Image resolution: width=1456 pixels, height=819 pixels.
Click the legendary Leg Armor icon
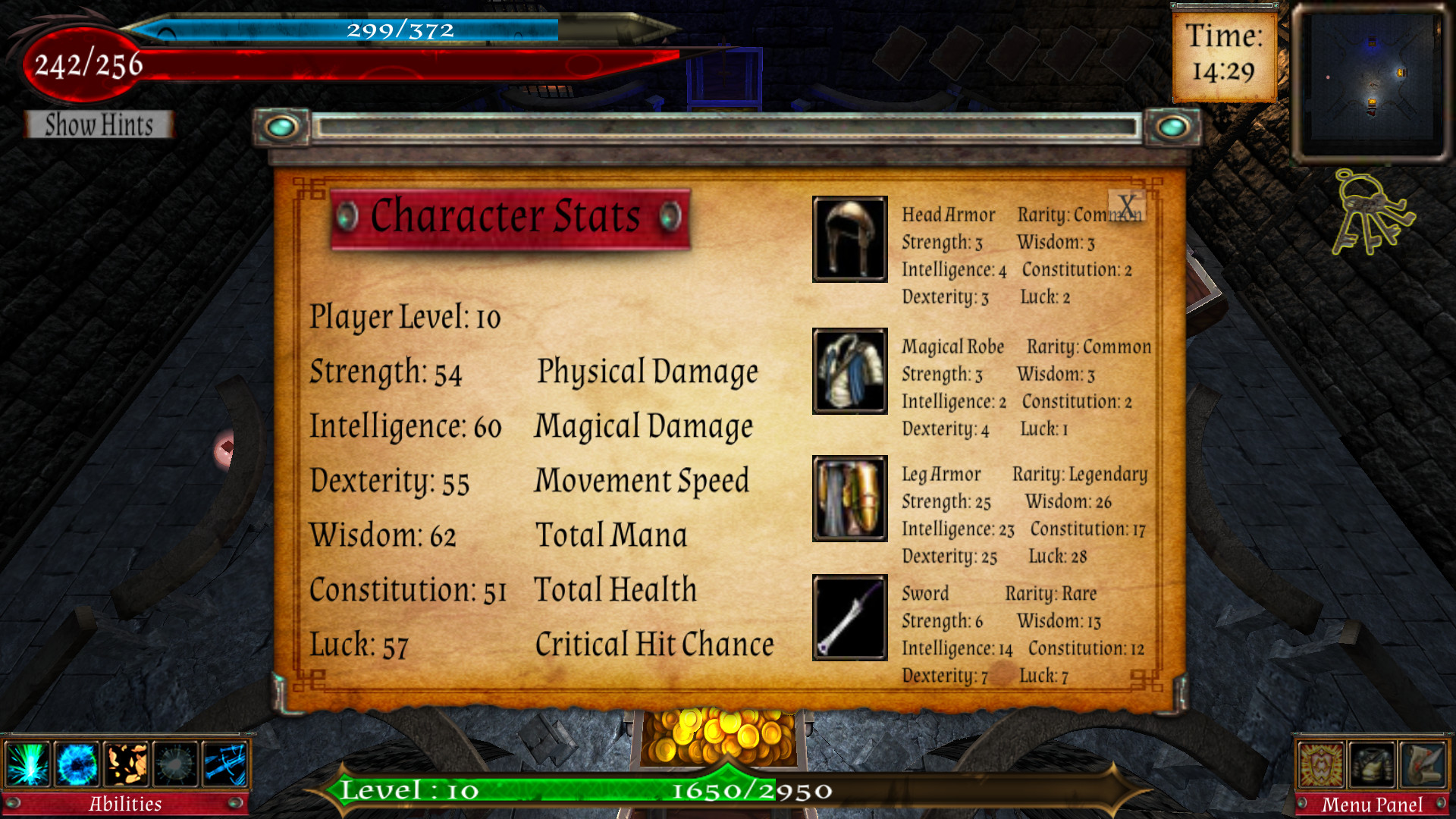(x=849, y=499)
